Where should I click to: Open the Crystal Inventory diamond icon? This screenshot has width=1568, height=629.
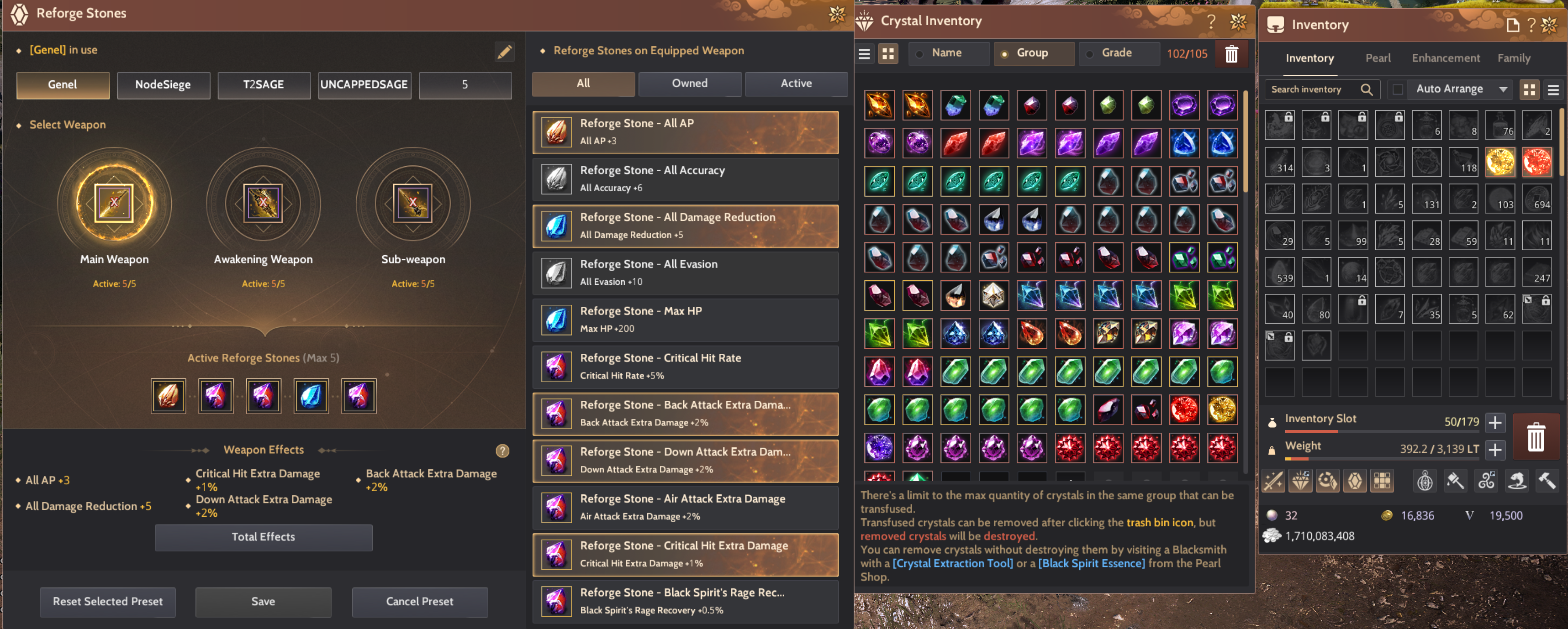(1301, 481)
